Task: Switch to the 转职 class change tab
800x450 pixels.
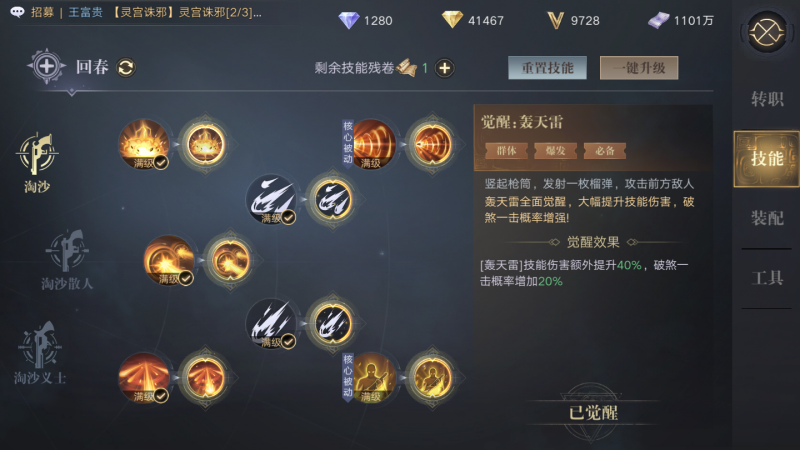Action: click(x=767, y=99)
